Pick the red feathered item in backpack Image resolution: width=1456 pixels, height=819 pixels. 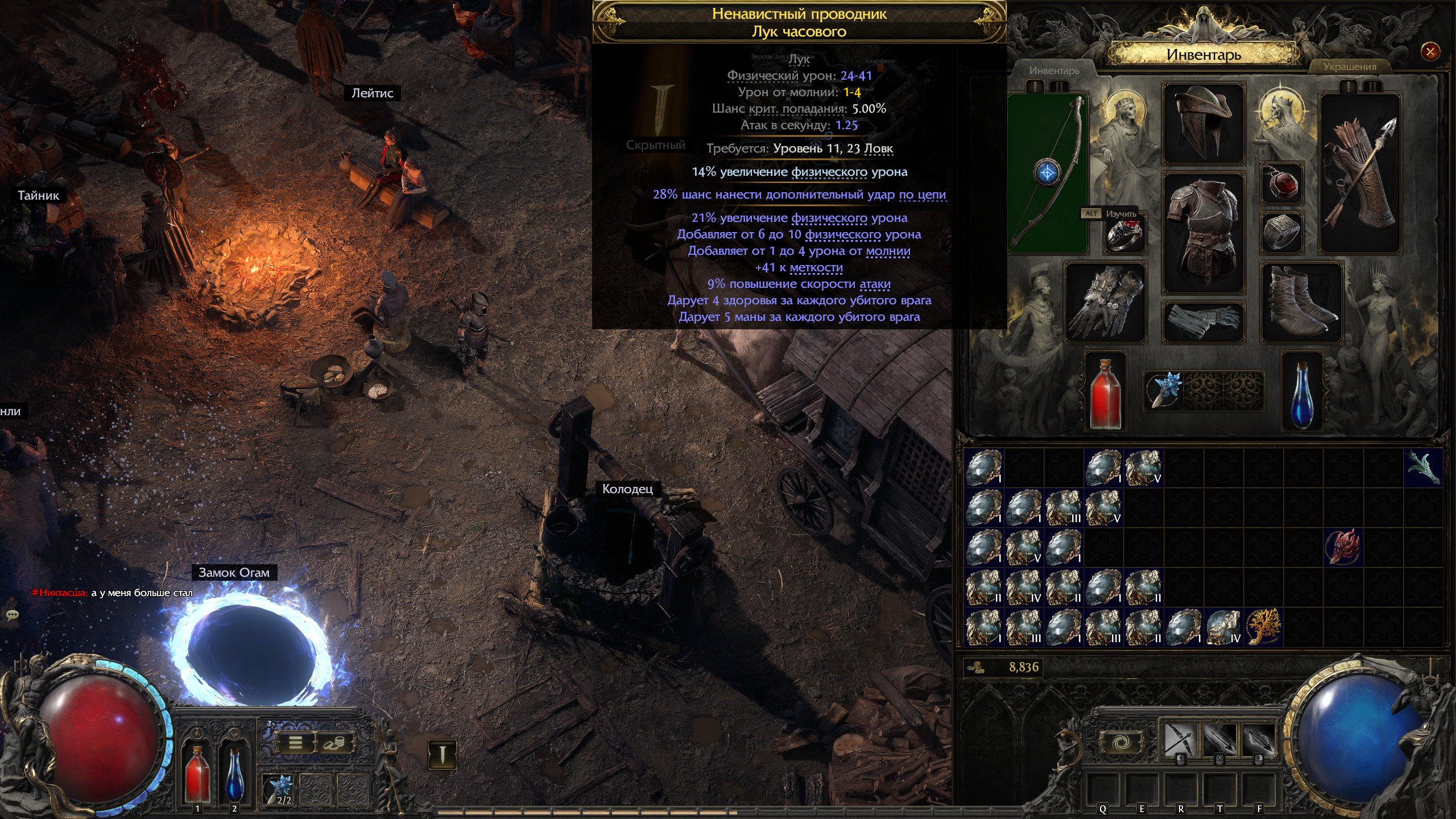1343,547
